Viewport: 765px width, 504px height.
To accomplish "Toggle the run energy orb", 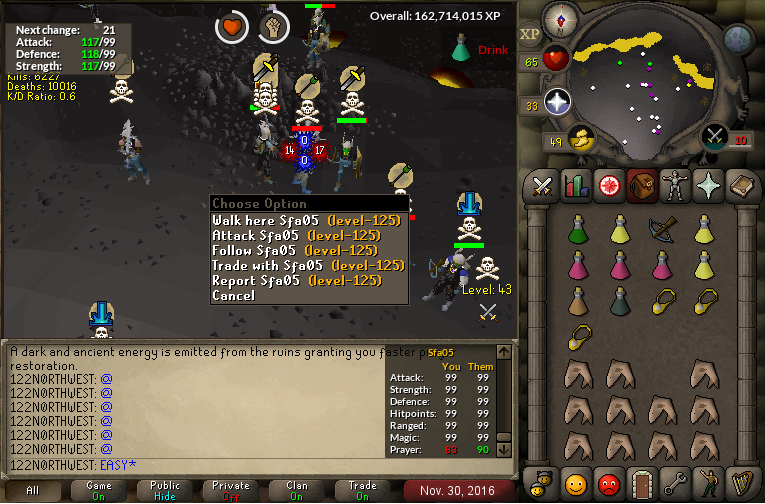I will [x=577, y=138].
